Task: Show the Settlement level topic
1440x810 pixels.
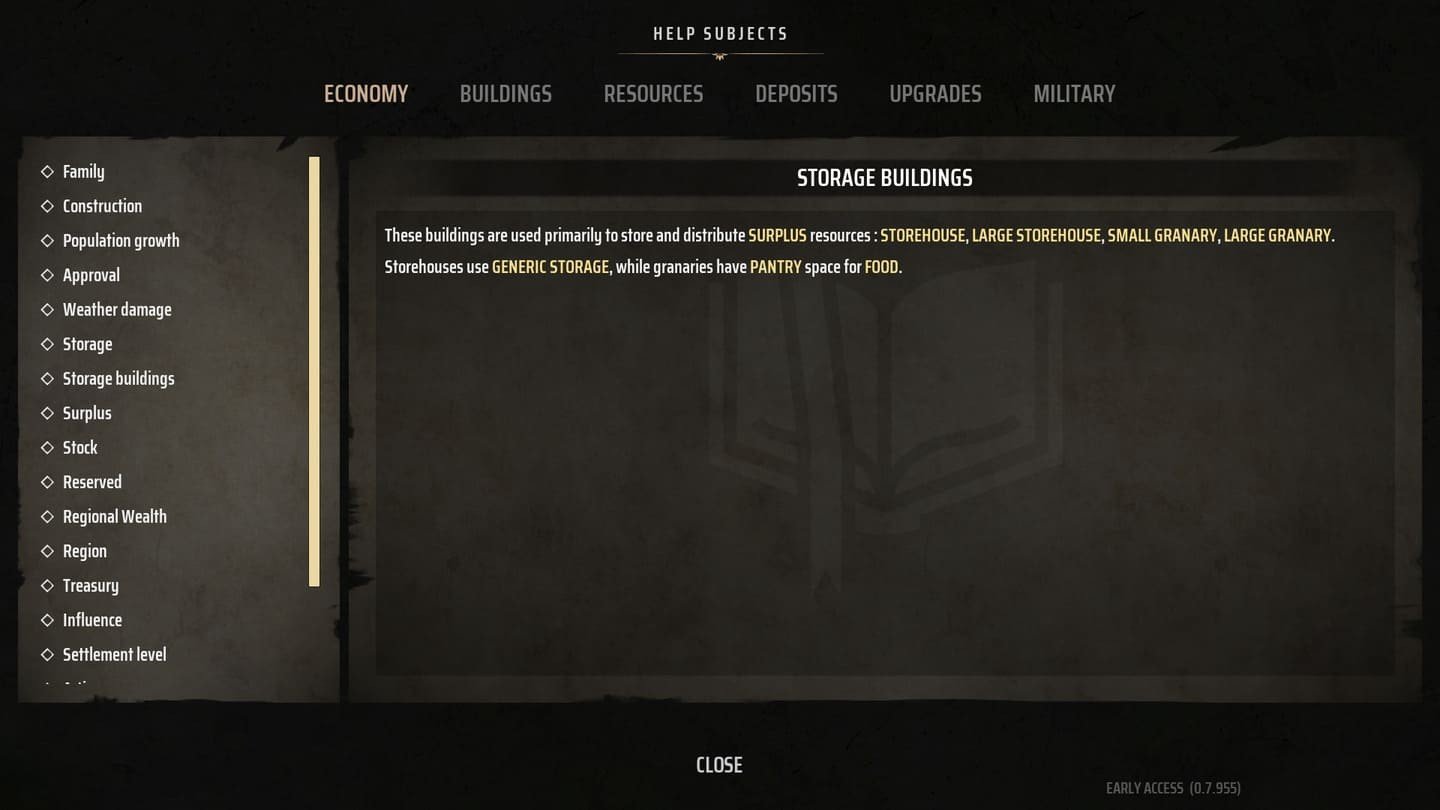Action: [x=114, y=655]
